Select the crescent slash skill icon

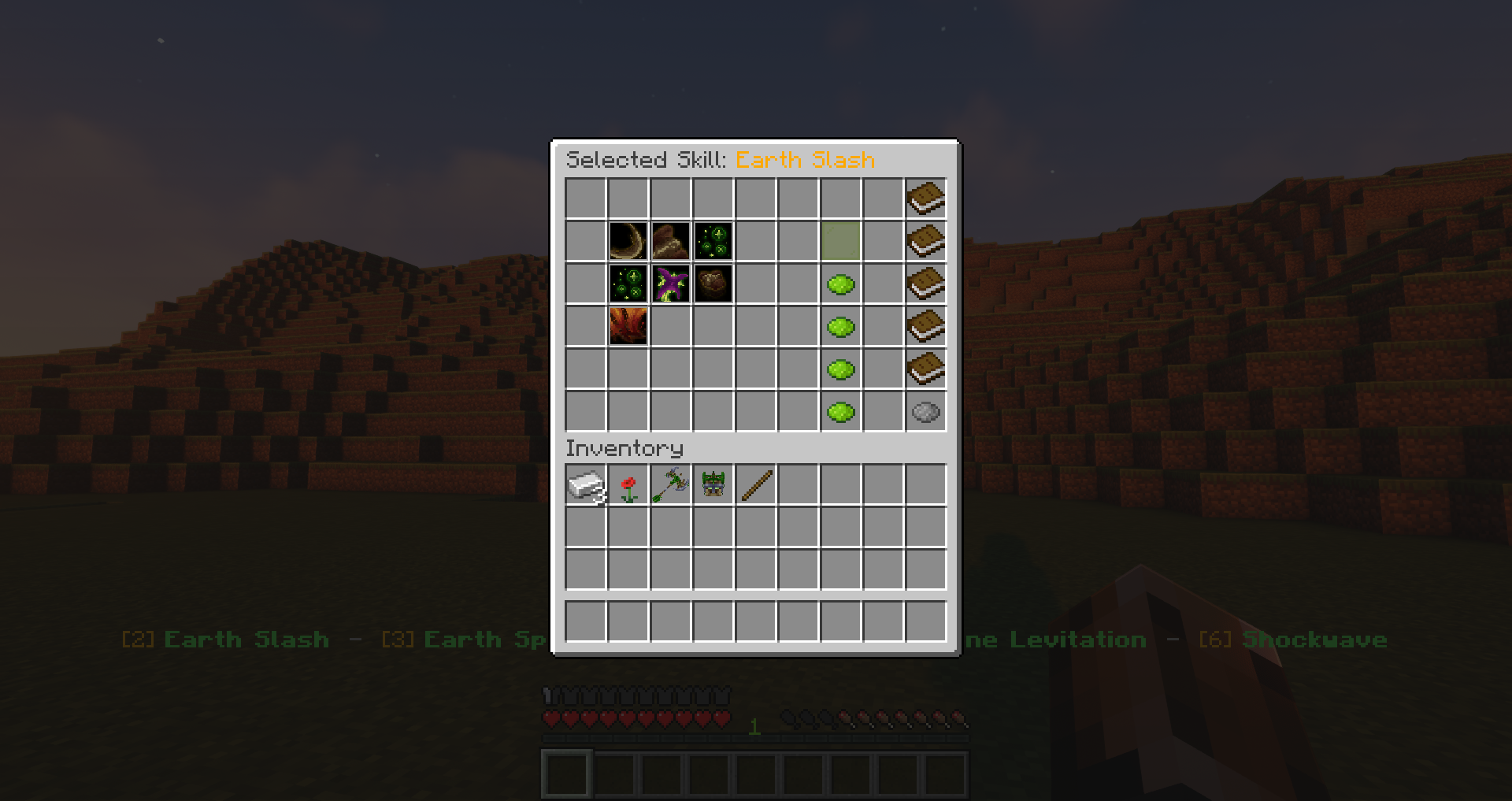pos(628,242)
